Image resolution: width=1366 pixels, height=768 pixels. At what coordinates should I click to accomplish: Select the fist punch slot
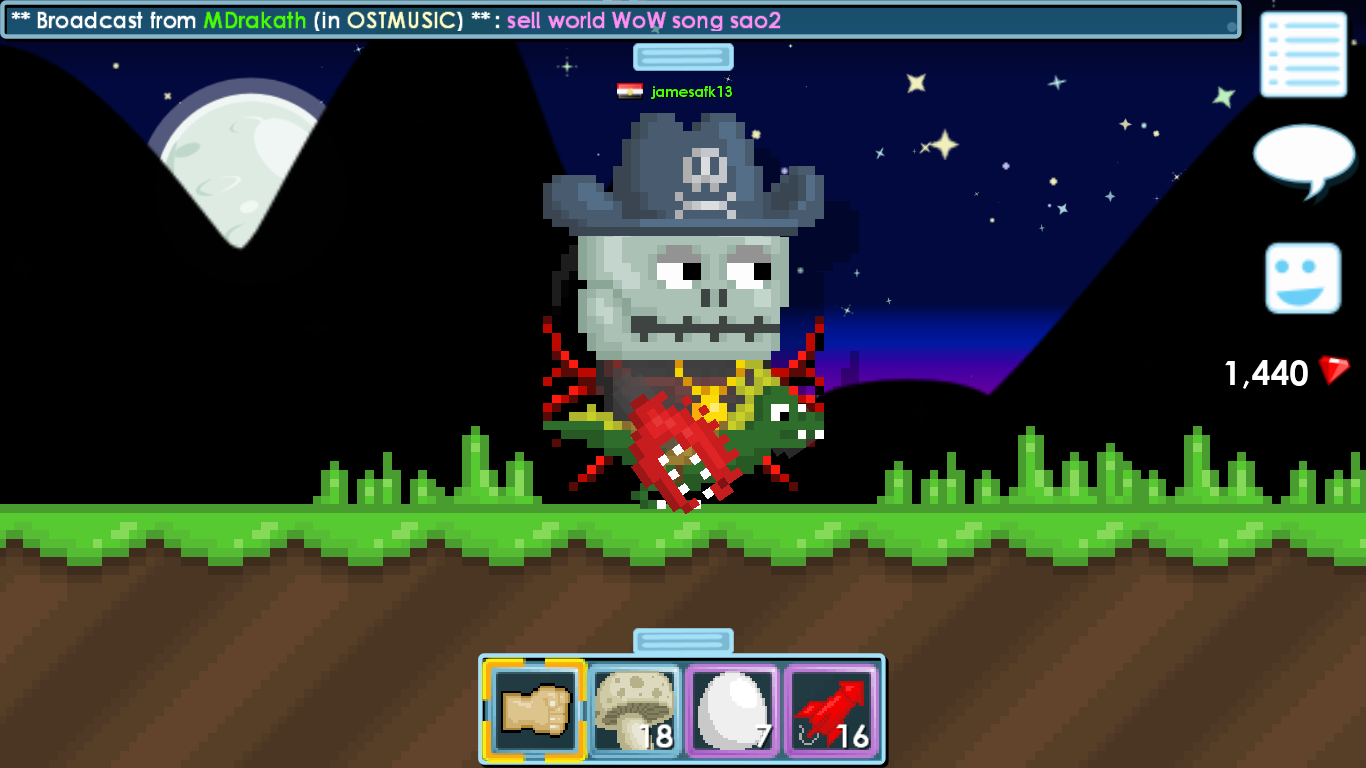click(535, 710)
